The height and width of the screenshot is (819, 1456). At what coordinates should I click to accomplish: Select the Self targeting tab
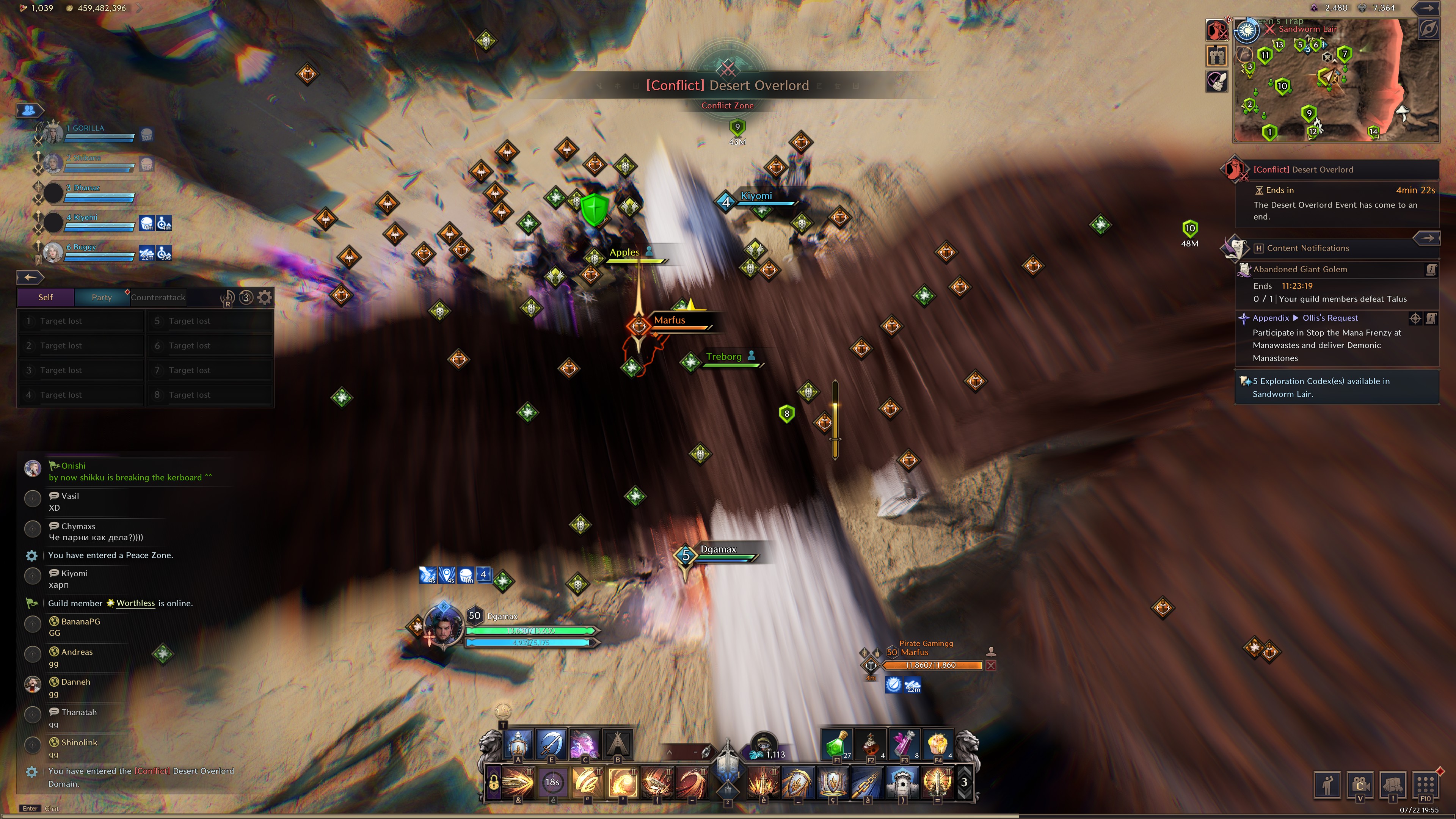coord(45,297)
